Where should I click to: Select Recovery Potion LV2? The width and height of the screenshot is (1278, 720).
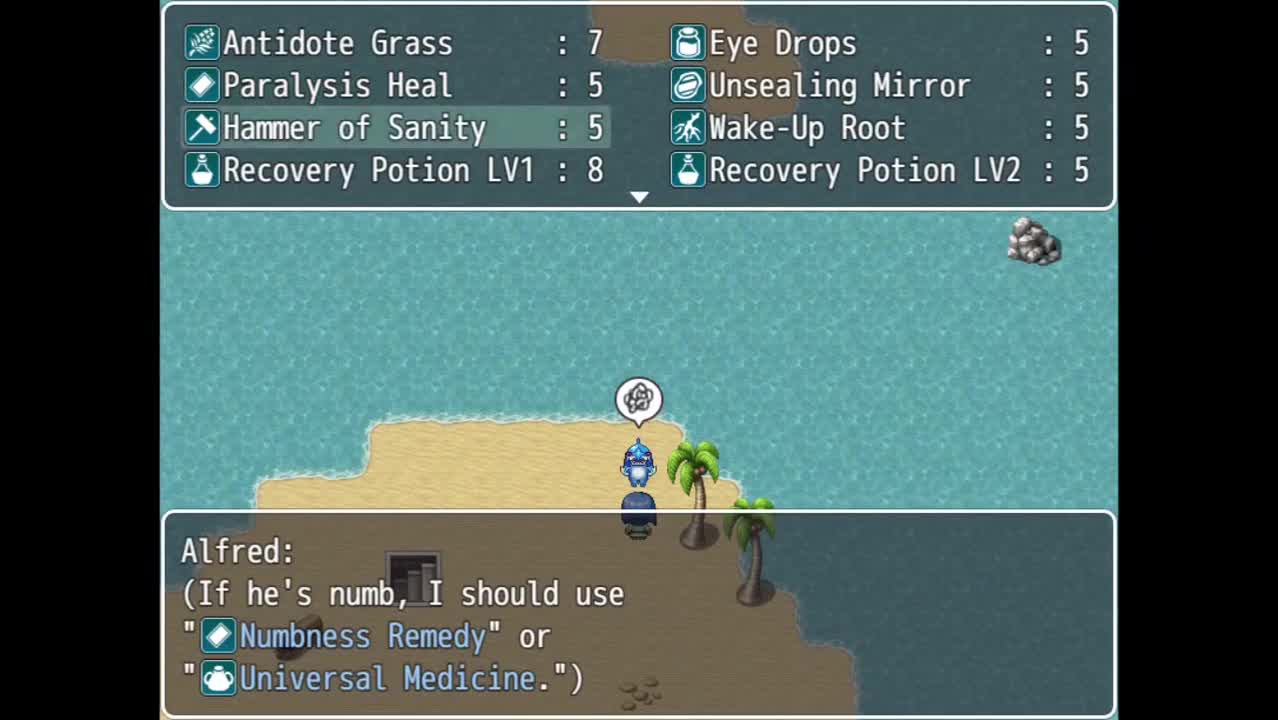(880, 171)
